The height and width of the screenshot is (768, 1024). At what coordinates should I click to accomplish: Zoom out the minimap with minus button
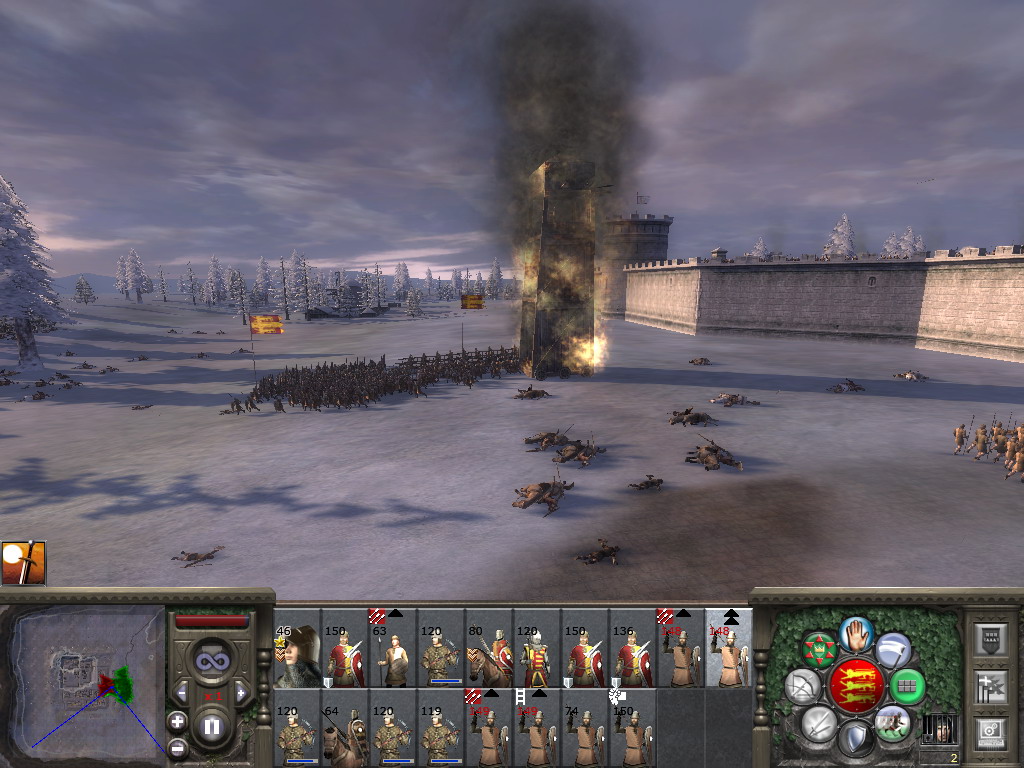(177, 746)
